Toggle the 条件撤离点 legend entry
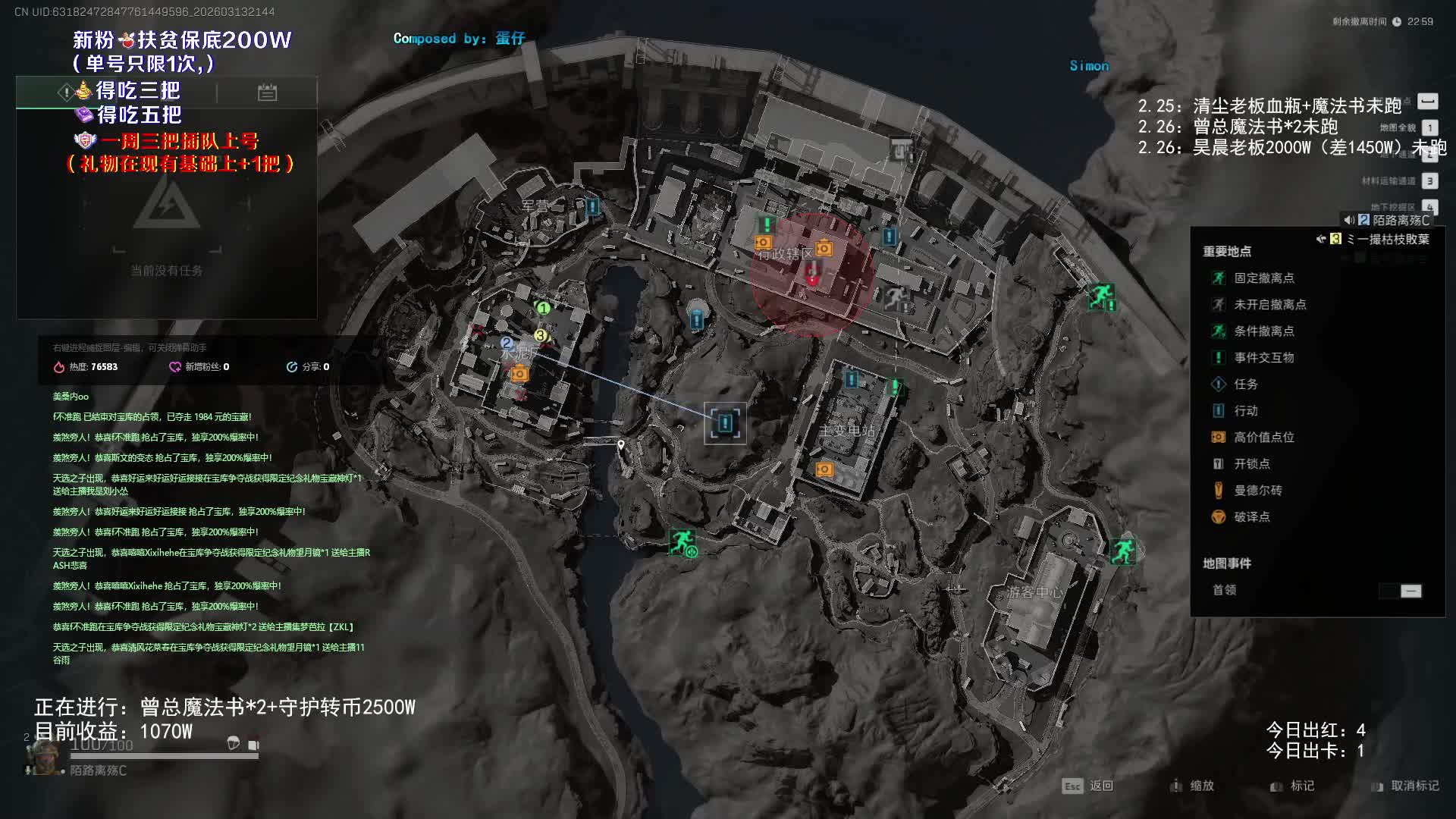 [x=1263, y=331]
